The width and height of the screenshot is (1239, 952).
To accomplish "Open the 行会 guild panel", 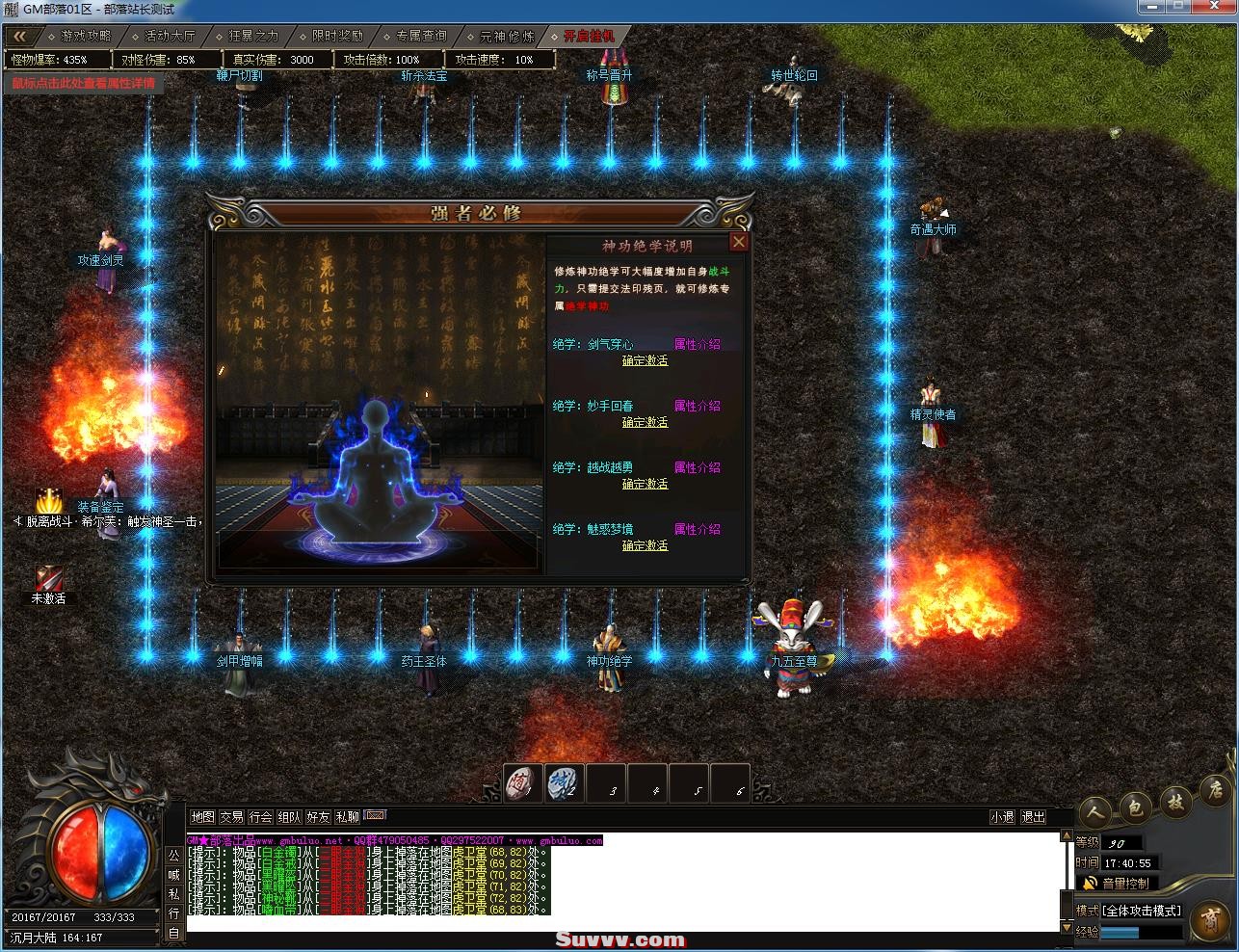I will (x=260, y=817).
